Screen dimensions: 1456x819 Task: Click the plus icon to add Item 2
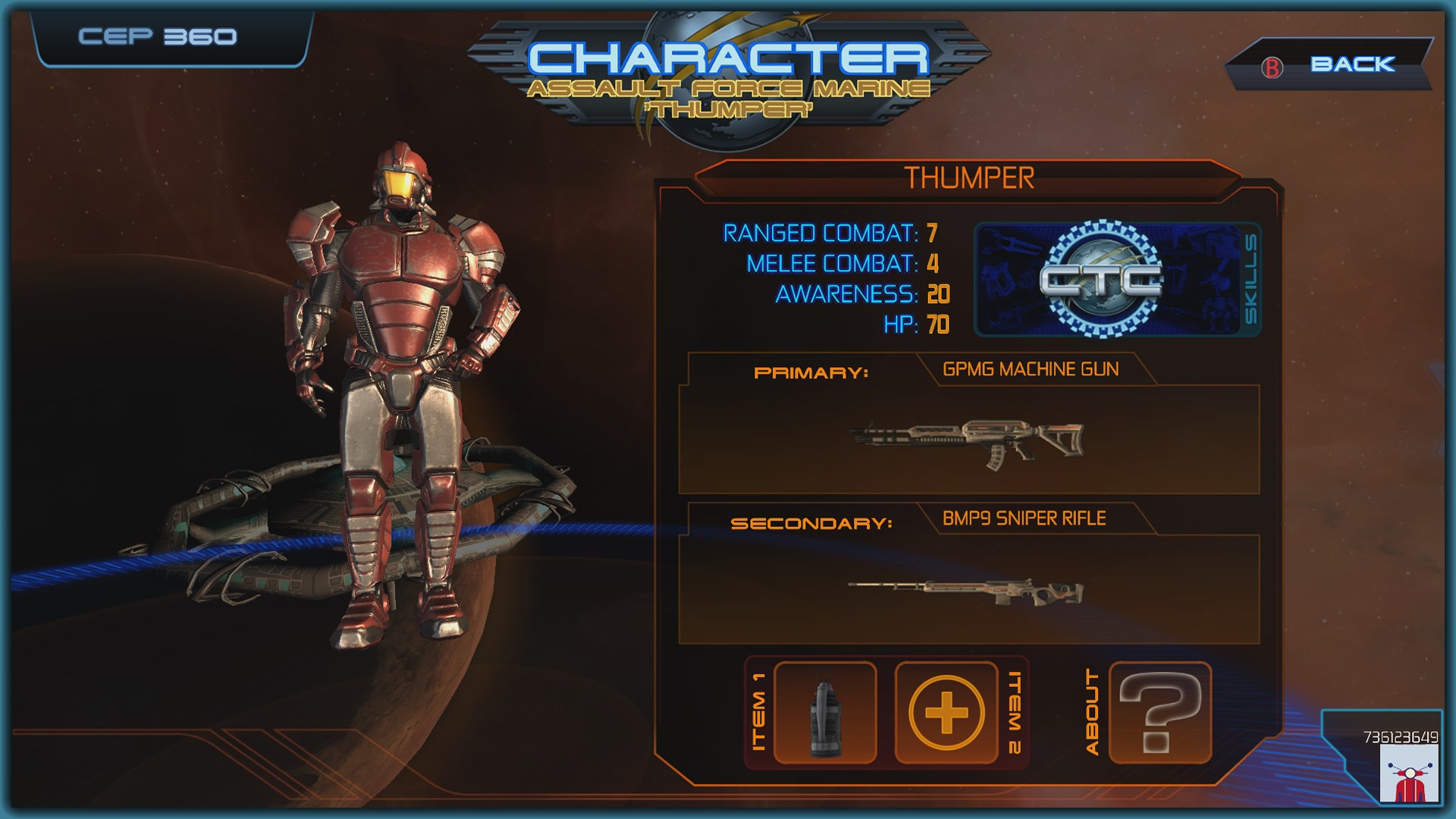tap(946, 713)
